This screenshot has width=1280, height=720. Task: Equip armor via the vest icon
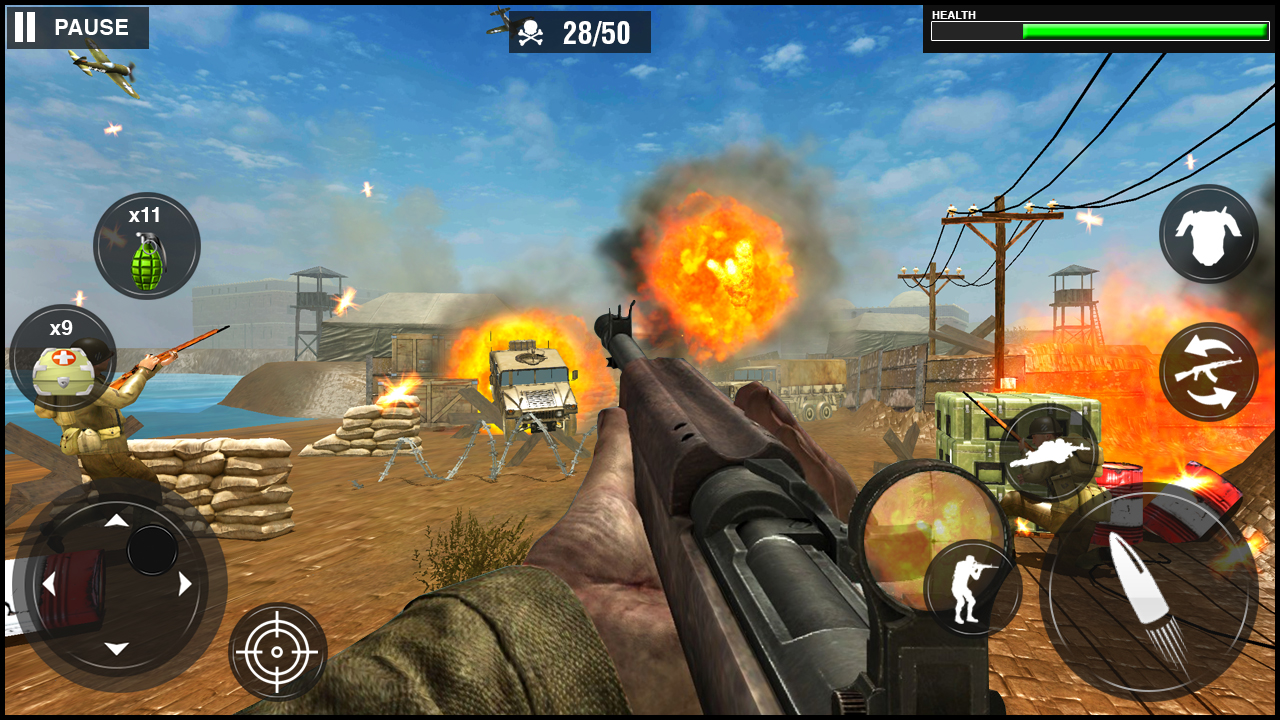tap(1207, 234)
